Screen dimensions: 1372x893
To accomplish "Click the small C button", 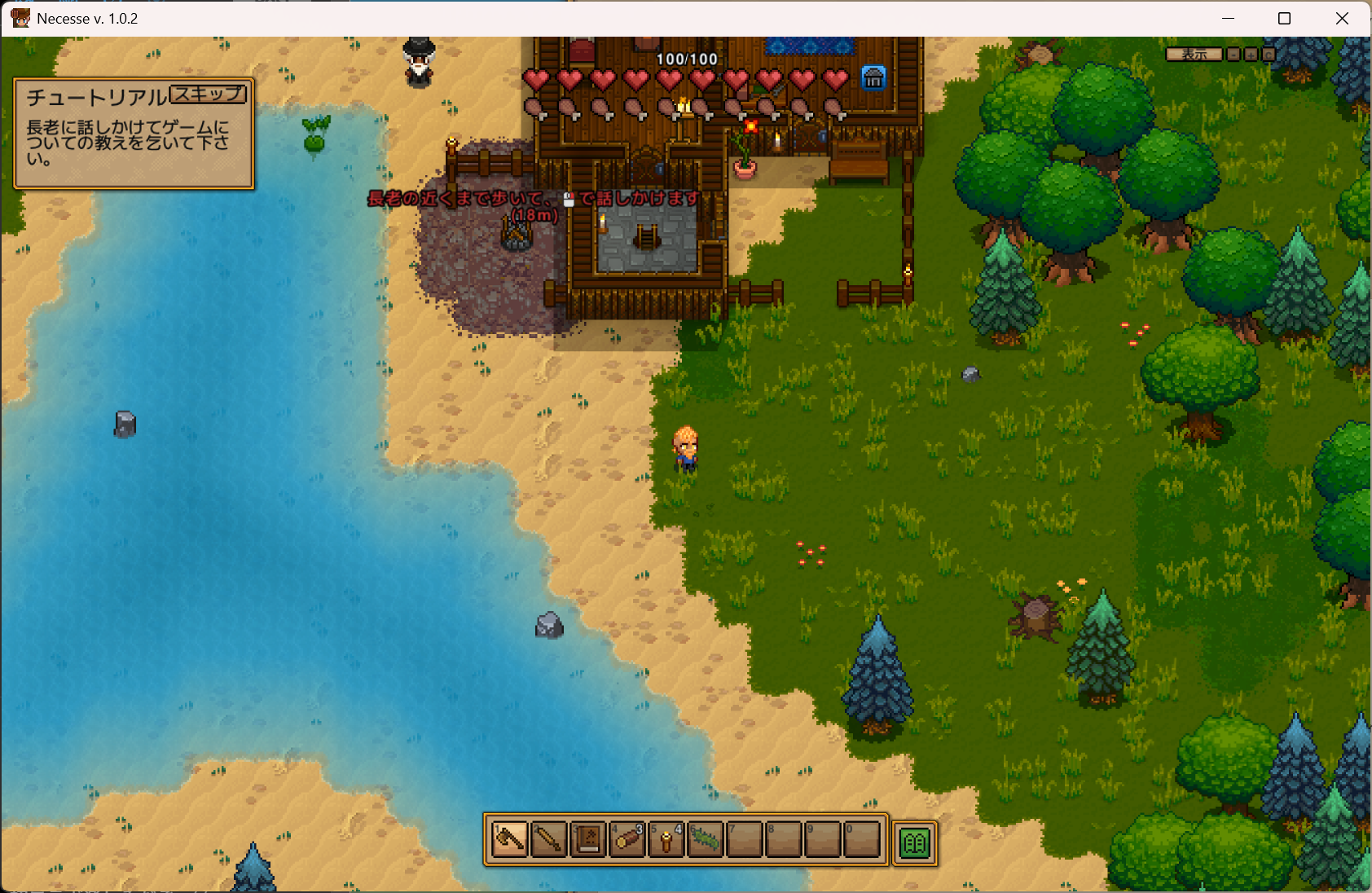I will 1269,55.
